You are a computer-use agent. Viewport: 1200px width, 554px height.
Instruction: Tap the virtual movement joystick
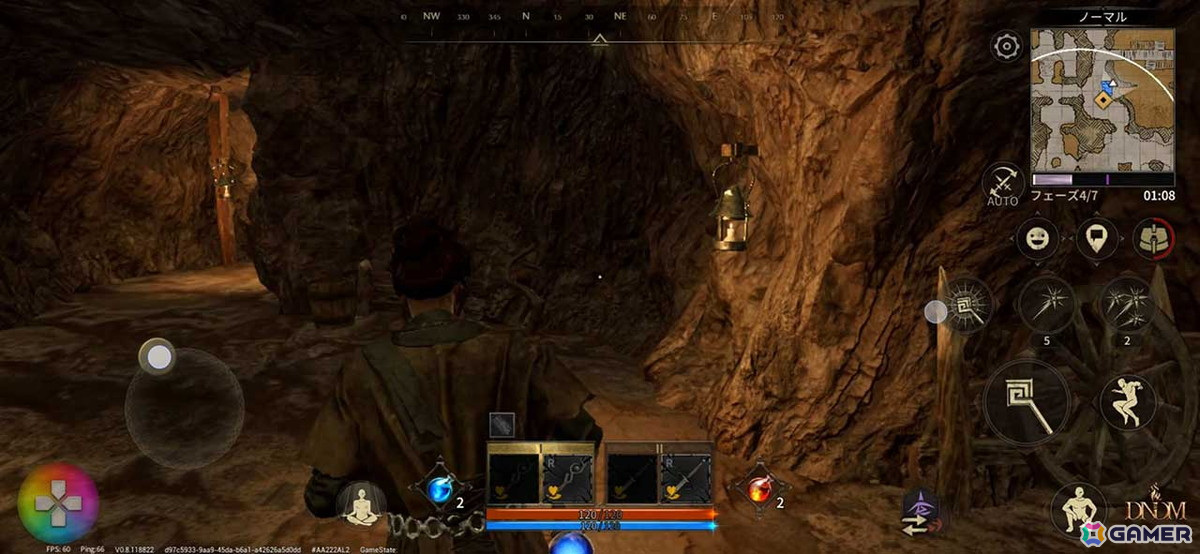point(184,407)
